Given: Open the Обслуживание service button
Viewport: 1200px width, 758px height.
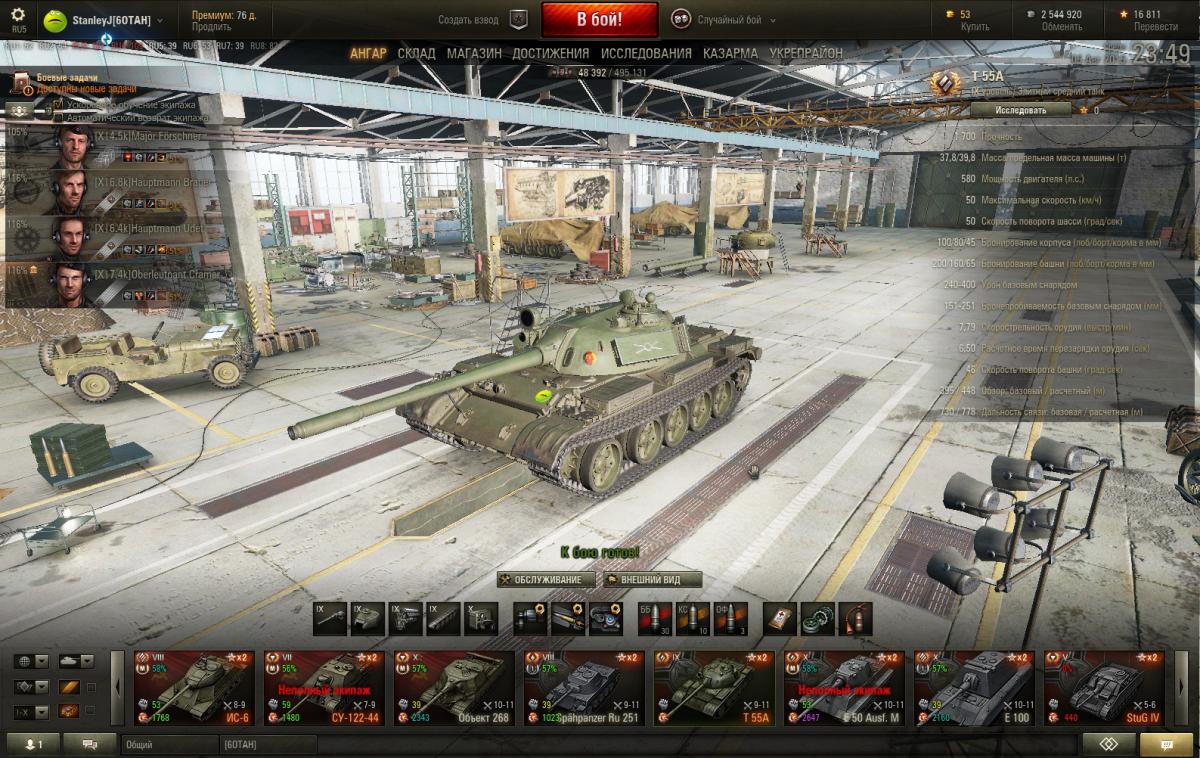Looking at the screenshot, I should tap(547, 580).
